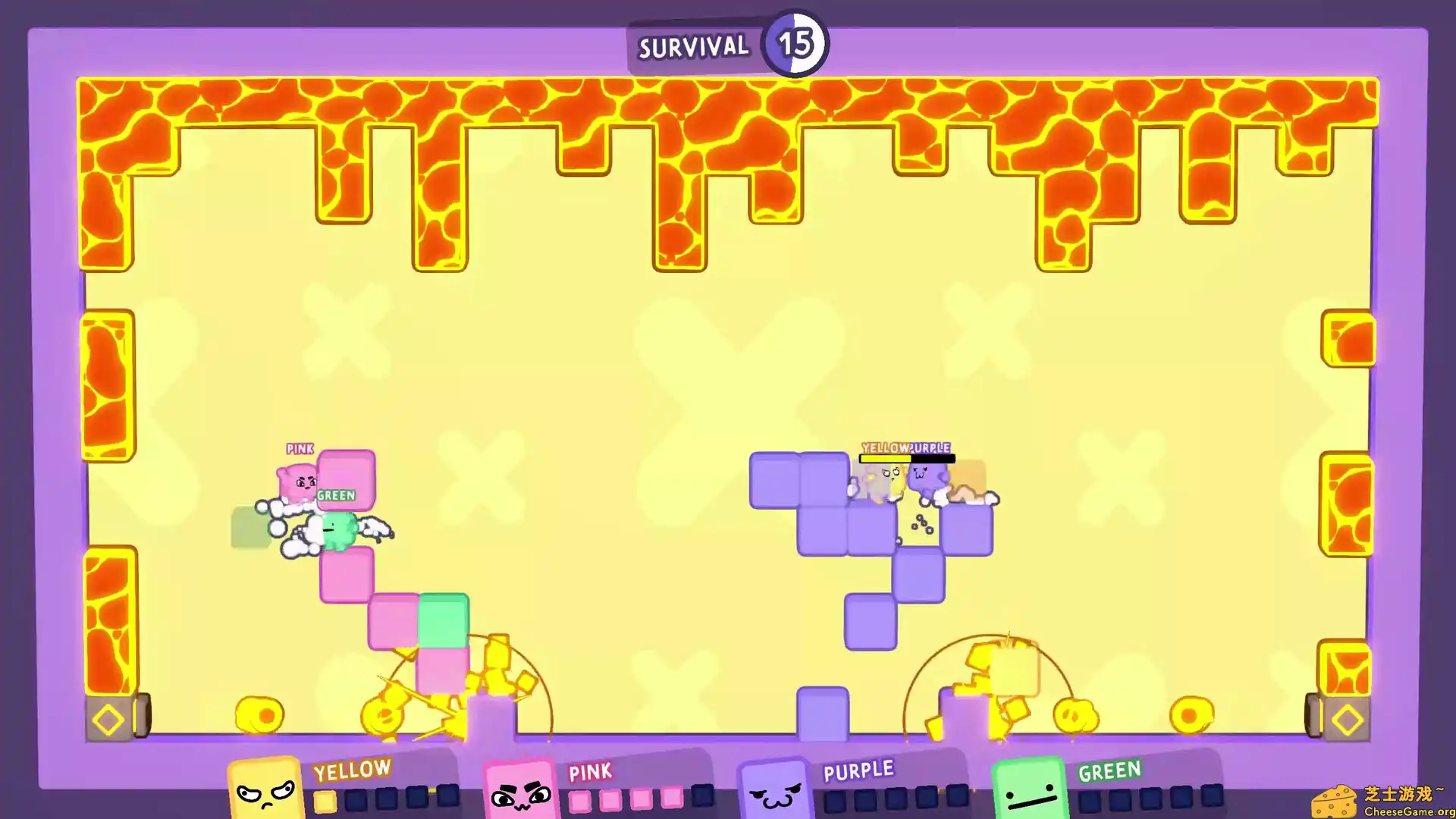Expand the SURVIVAL banner
Viewport: 1456px width, 819px height.
(x=693, y=47)
